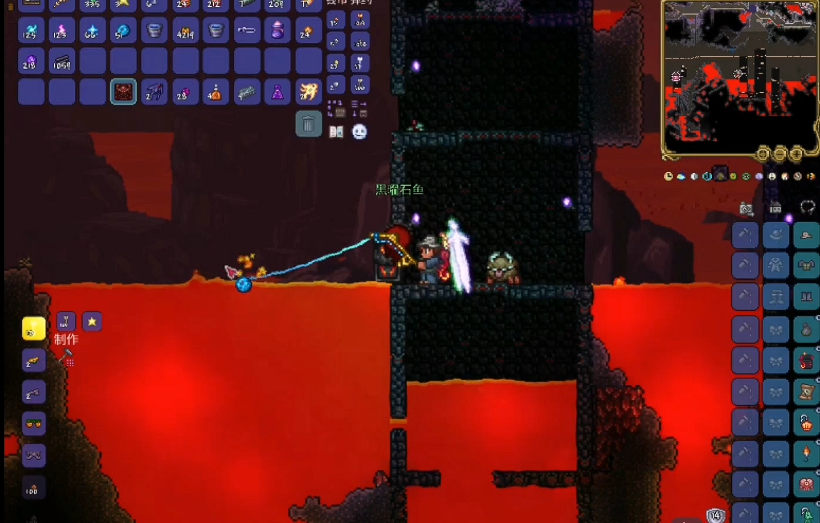Click the star favorite crafting ingredient slot
The width and height of the screenshot is (820, 523).
click(91, 321)
